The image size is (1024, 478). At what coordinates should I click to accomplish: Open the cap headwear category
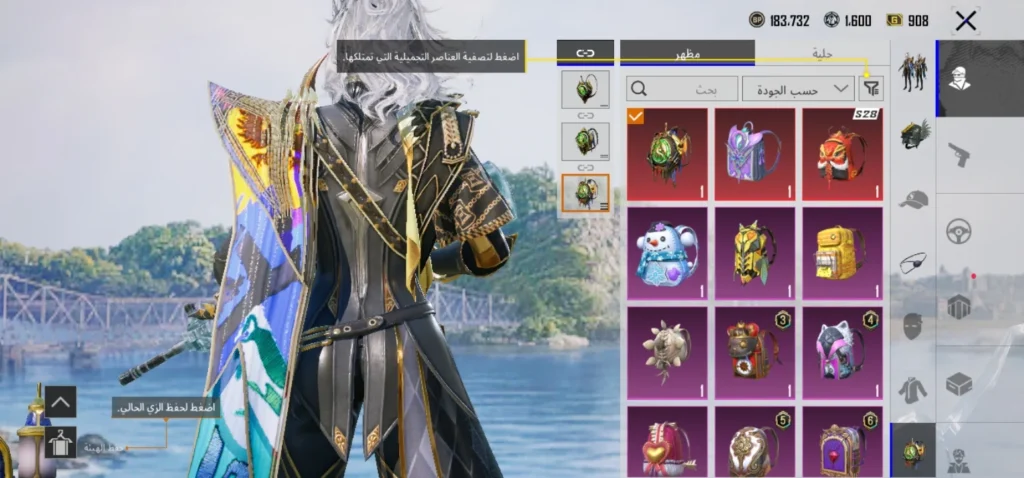913,198
